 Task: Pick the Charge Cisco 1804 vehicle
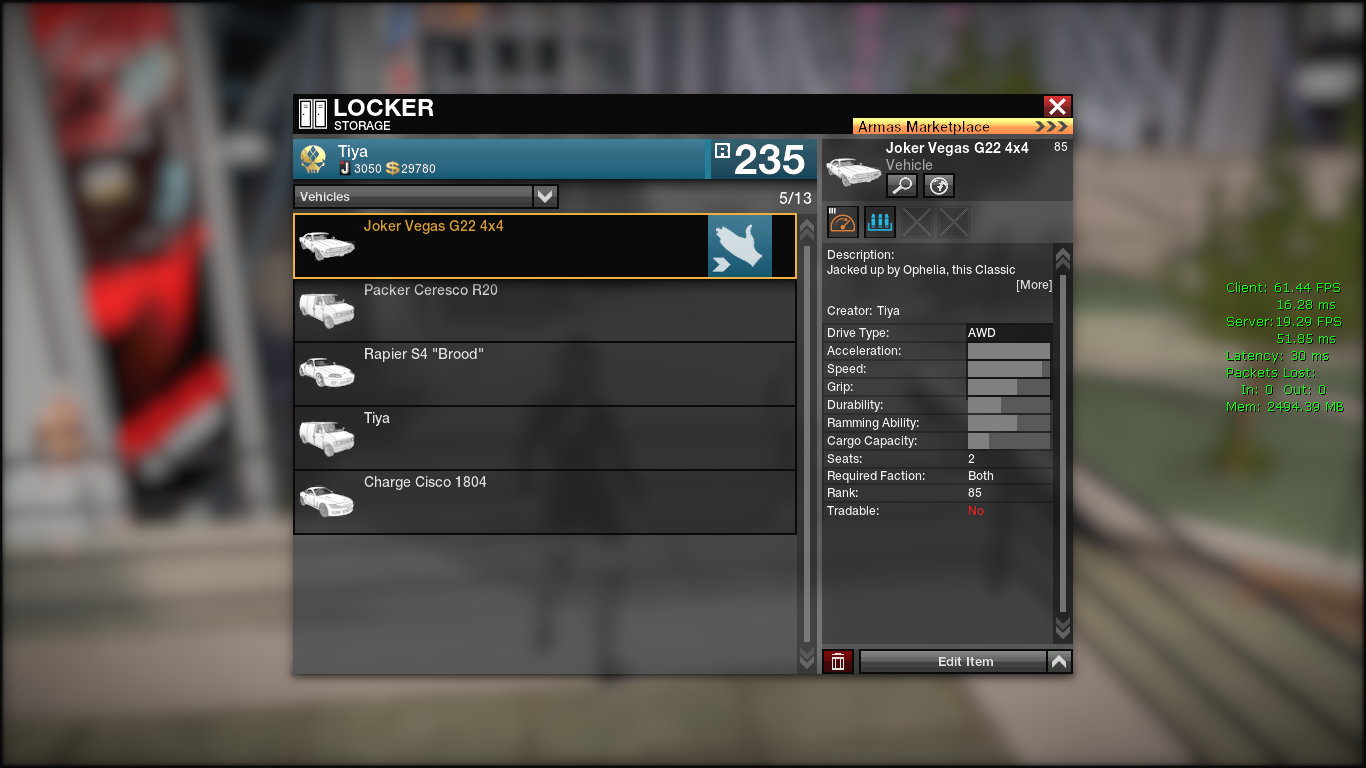(544, 502)
